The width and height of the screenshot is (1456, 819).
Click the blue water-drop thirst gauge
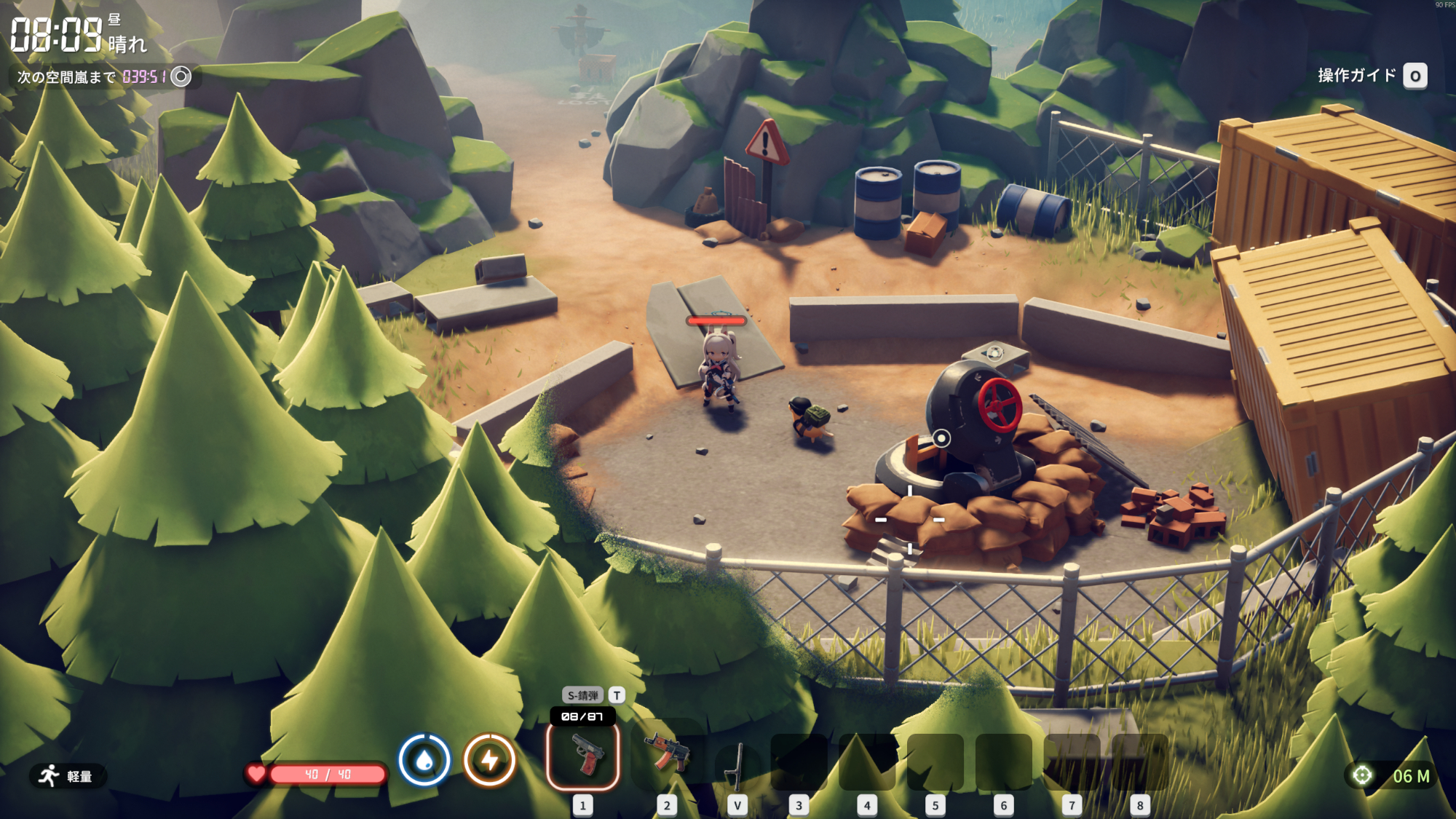pos(424,760)
